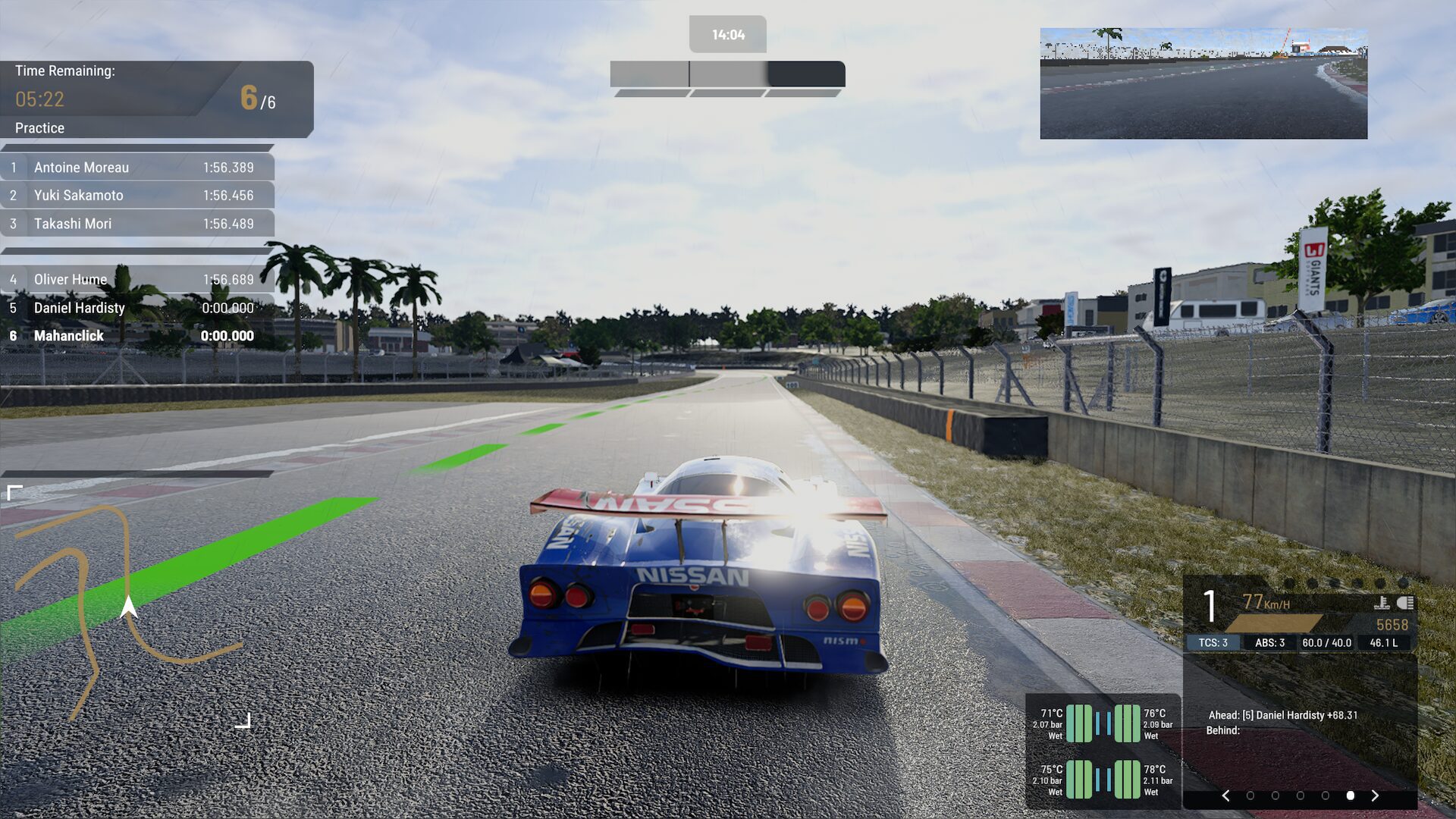Toggle the TCS: 3 setting
This screenshot has height=819, width=1456.
click(x=1214, y=642)
